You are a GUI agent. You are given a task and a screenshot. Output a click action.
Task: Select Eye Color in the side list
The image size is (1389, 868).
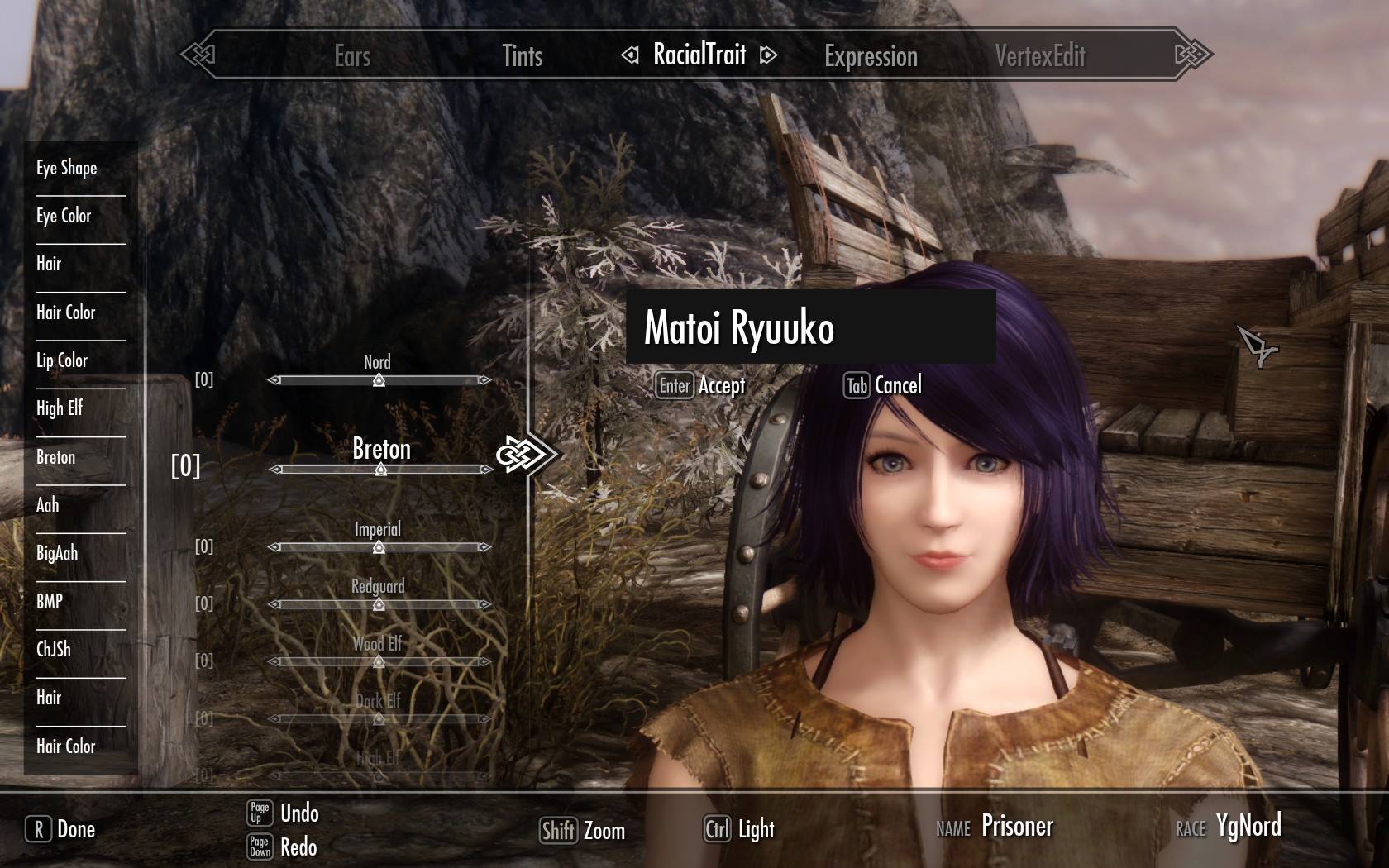point(64,216)
